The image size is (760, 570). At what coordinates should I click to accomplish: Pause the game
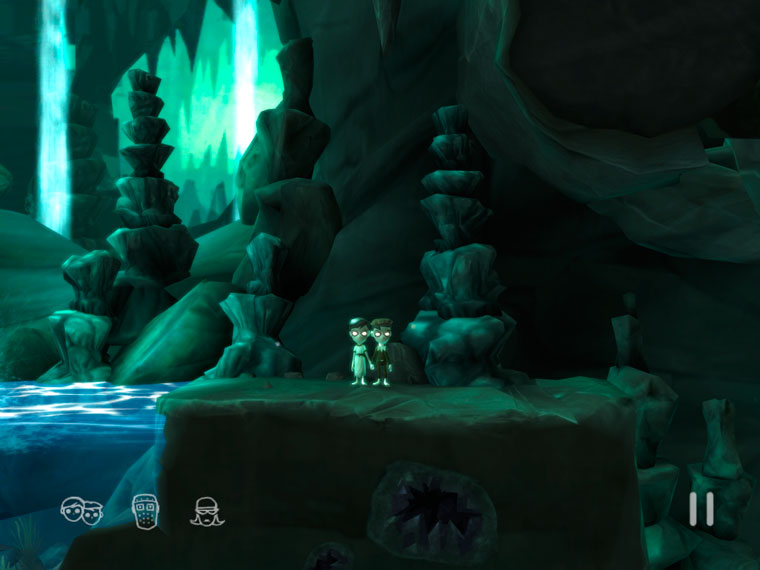click(701, 509)
